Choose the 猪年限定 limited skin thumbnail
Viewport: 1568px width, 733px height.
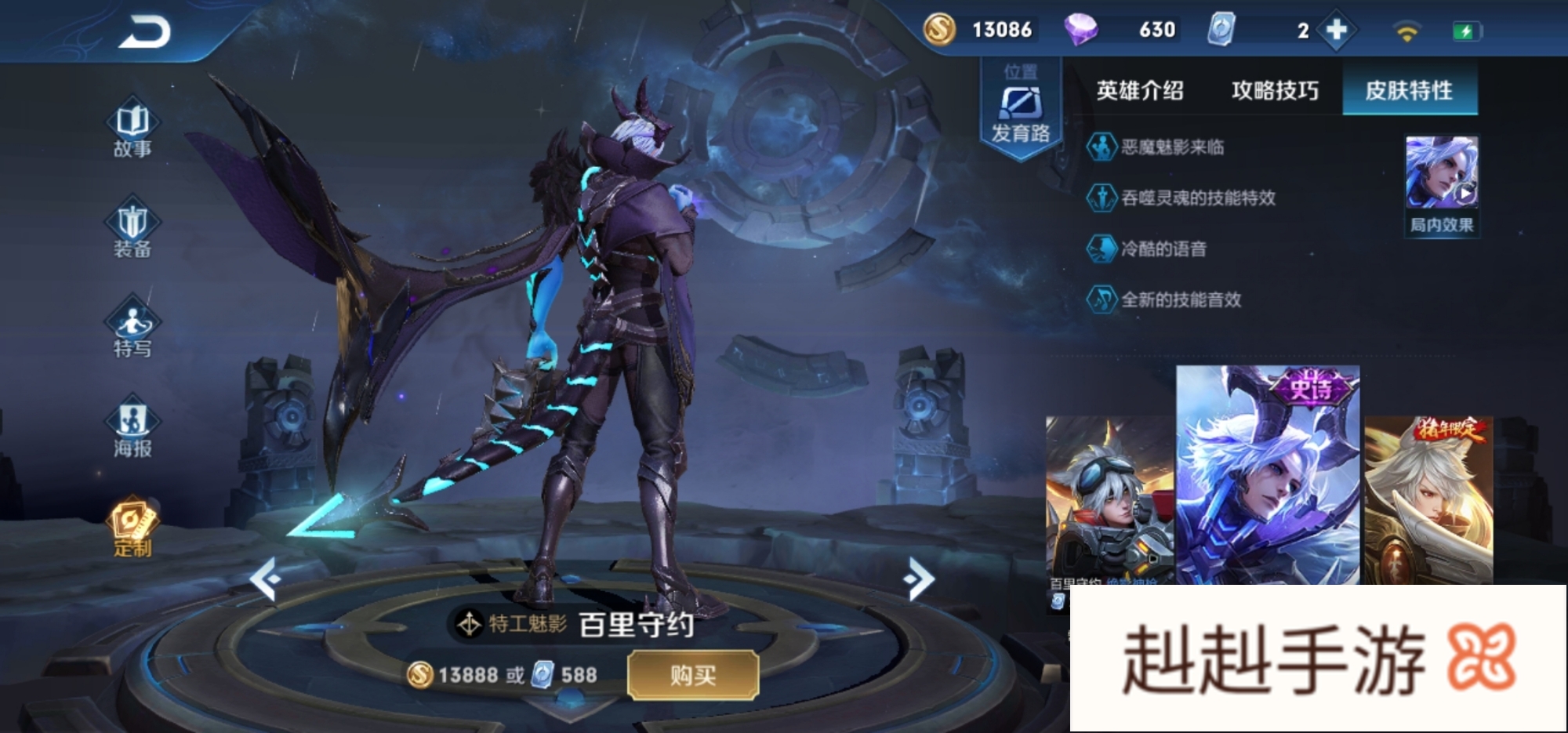[1428, 502]
